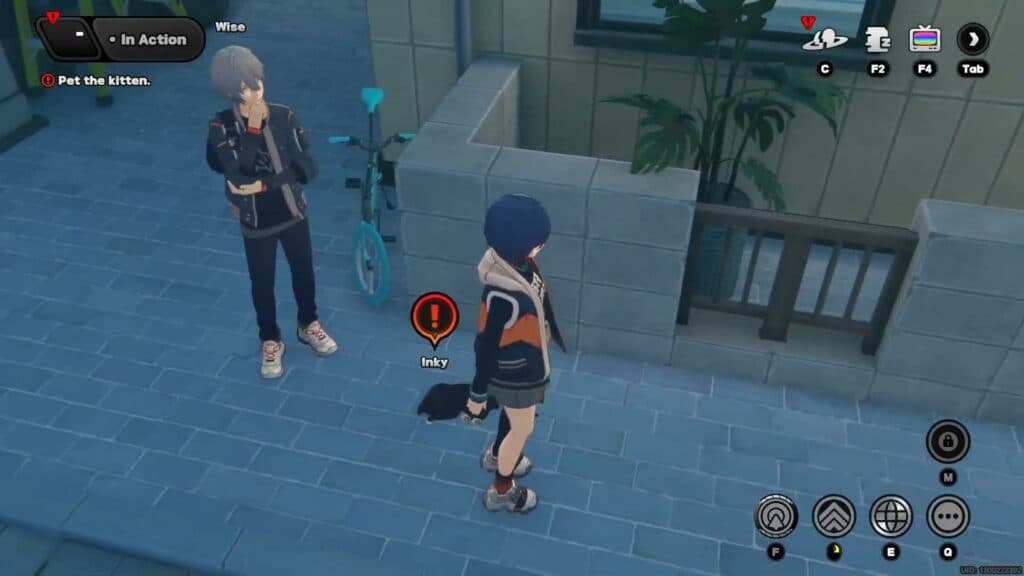The image size is (1024, 576).
Task: Click the double-chevron up button
Action: (x=834, y=516)
